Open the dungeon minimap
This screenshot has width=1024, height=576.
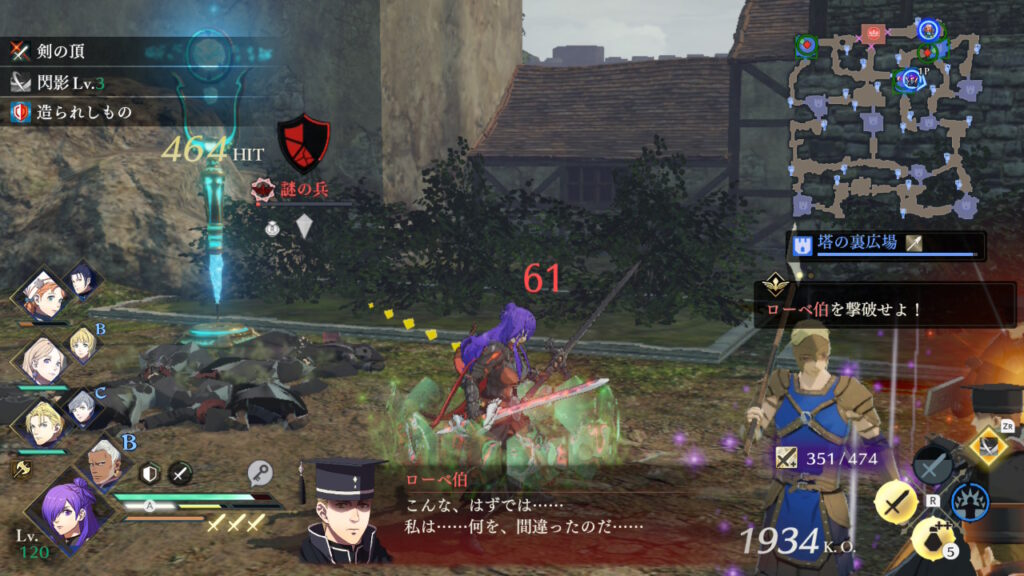(x=885, y=120)
